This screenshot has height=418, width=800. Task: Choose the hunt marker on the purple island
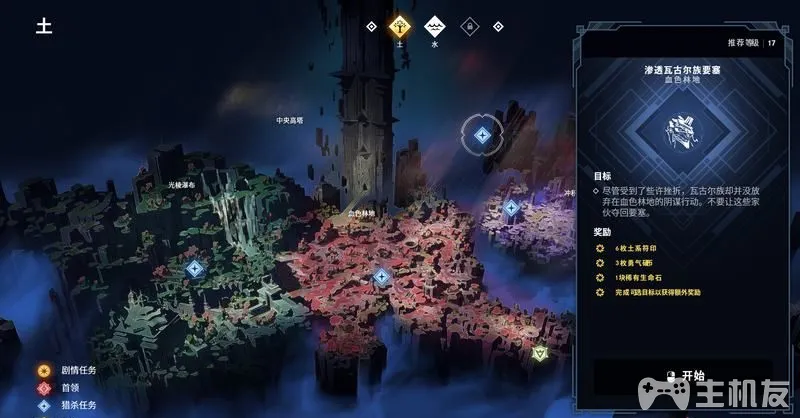pyautogui.click(x=511, y=208)
